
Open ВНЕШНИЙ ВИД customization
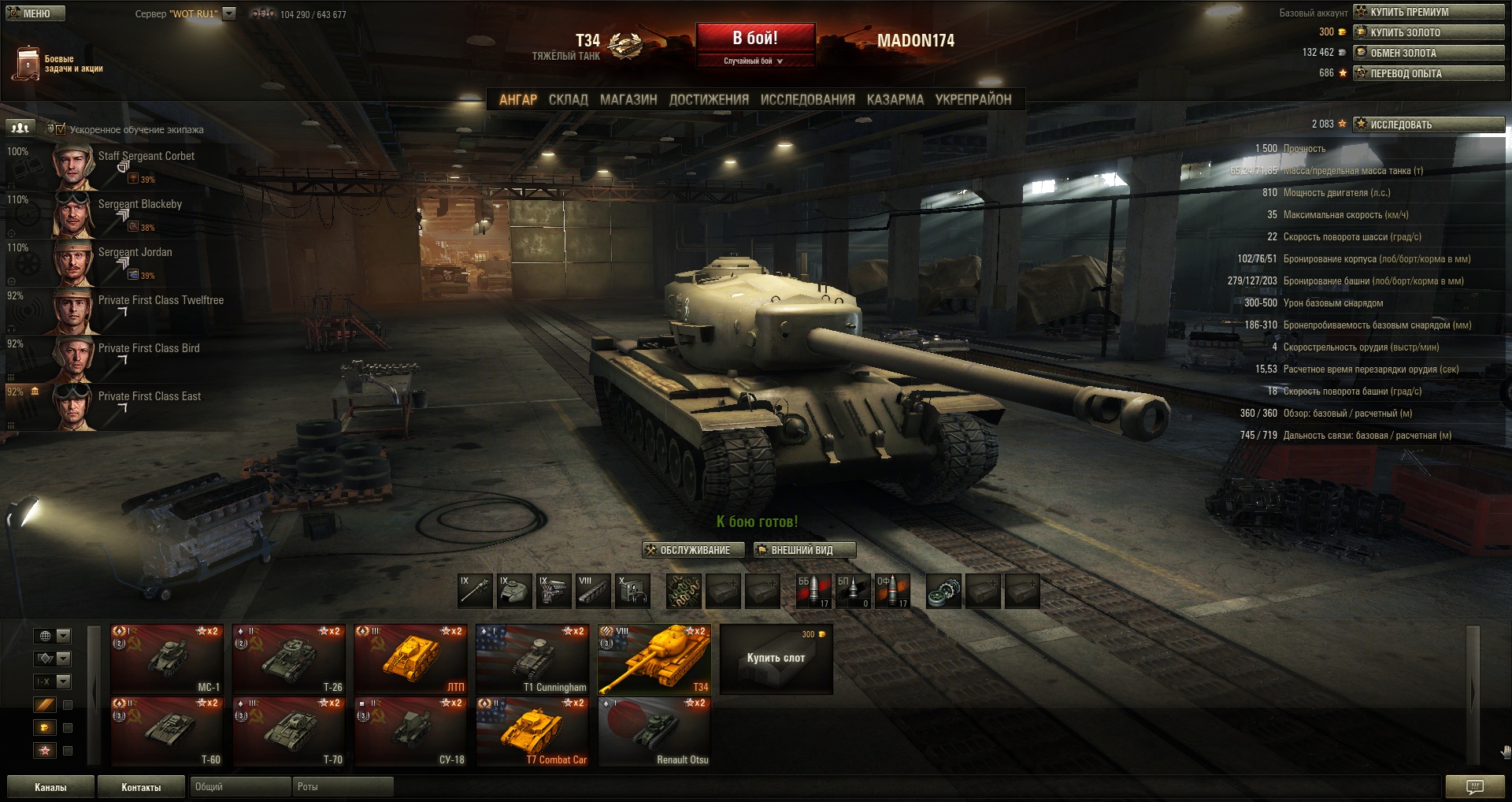[x=803, y=550]
